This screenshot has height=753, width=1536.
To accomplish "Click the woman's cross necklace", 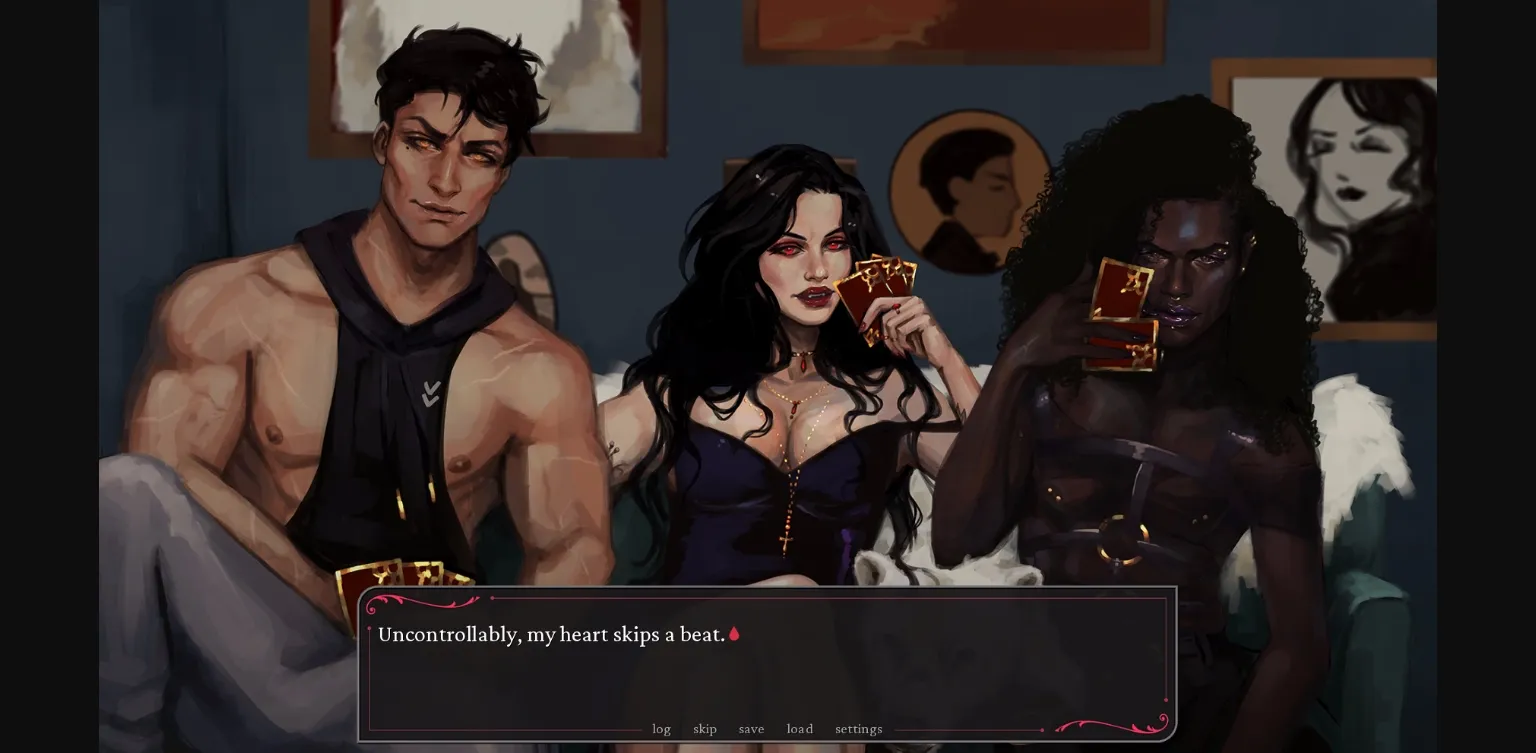I will click(x=784, y=540).
